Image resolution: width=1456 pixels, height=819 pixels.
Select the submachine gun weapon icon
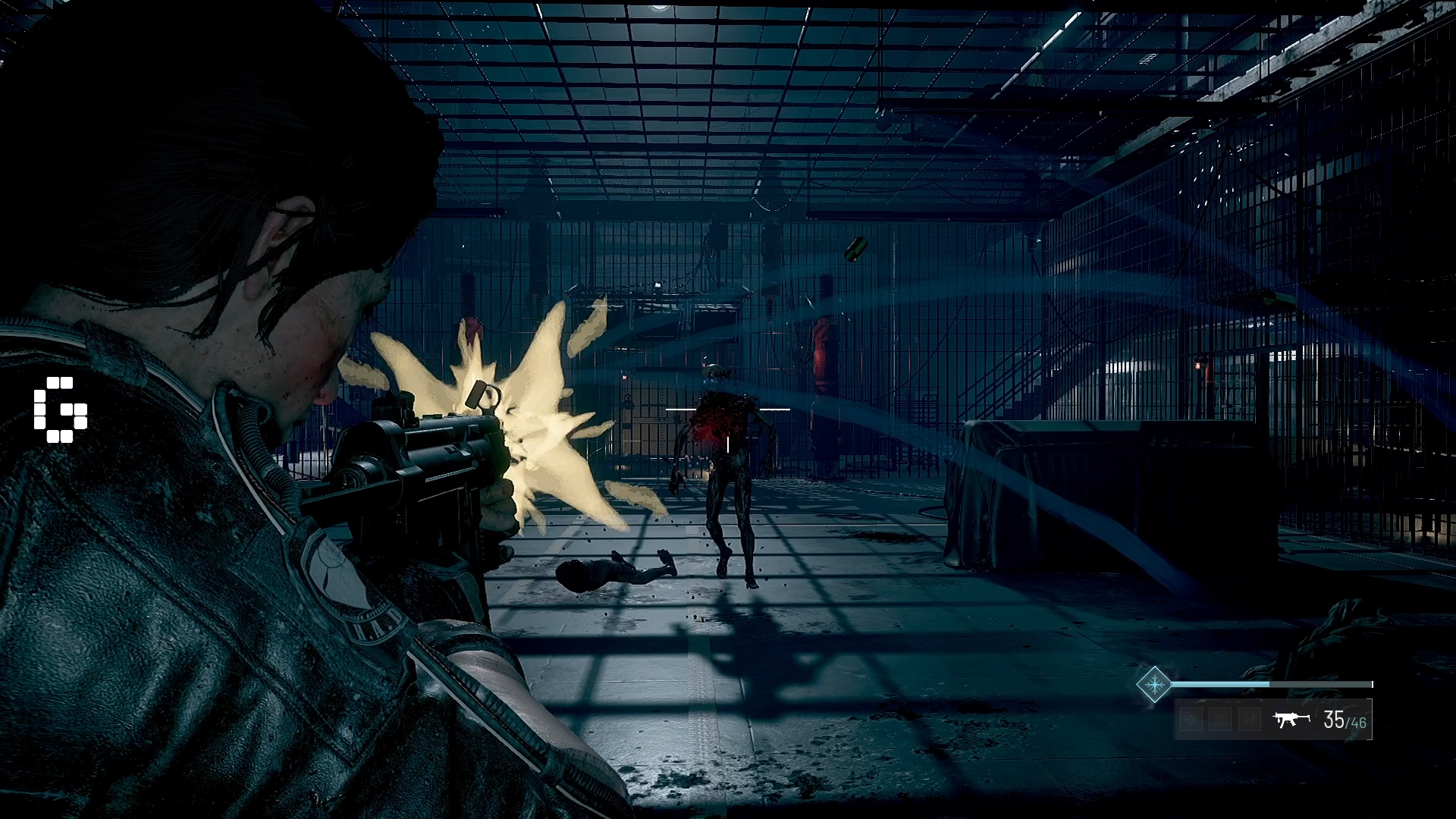click(1292, 719)
